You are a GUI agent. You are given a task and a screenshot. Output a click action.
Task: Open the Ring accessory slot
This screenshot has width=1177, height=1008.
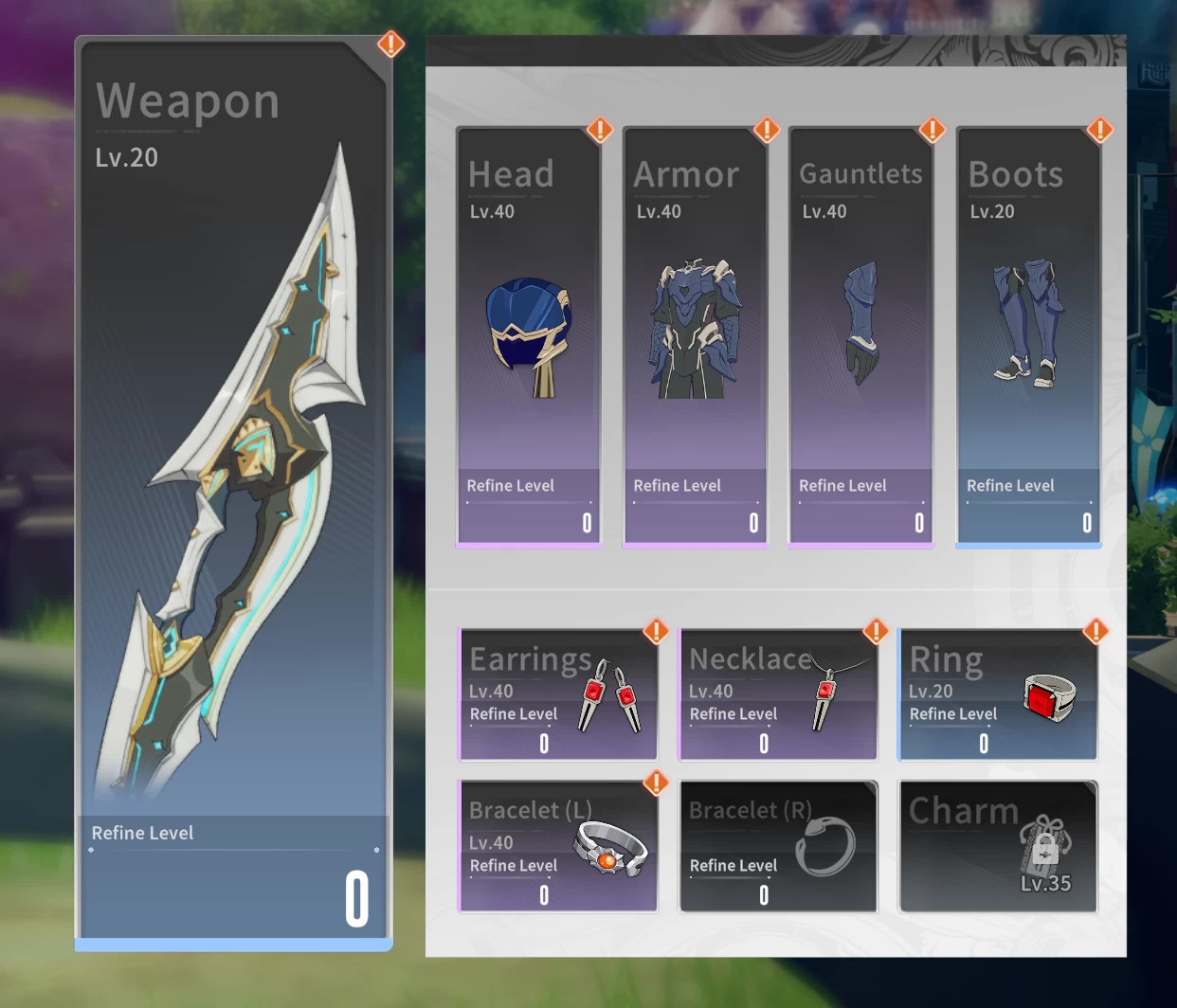point(998,695)
